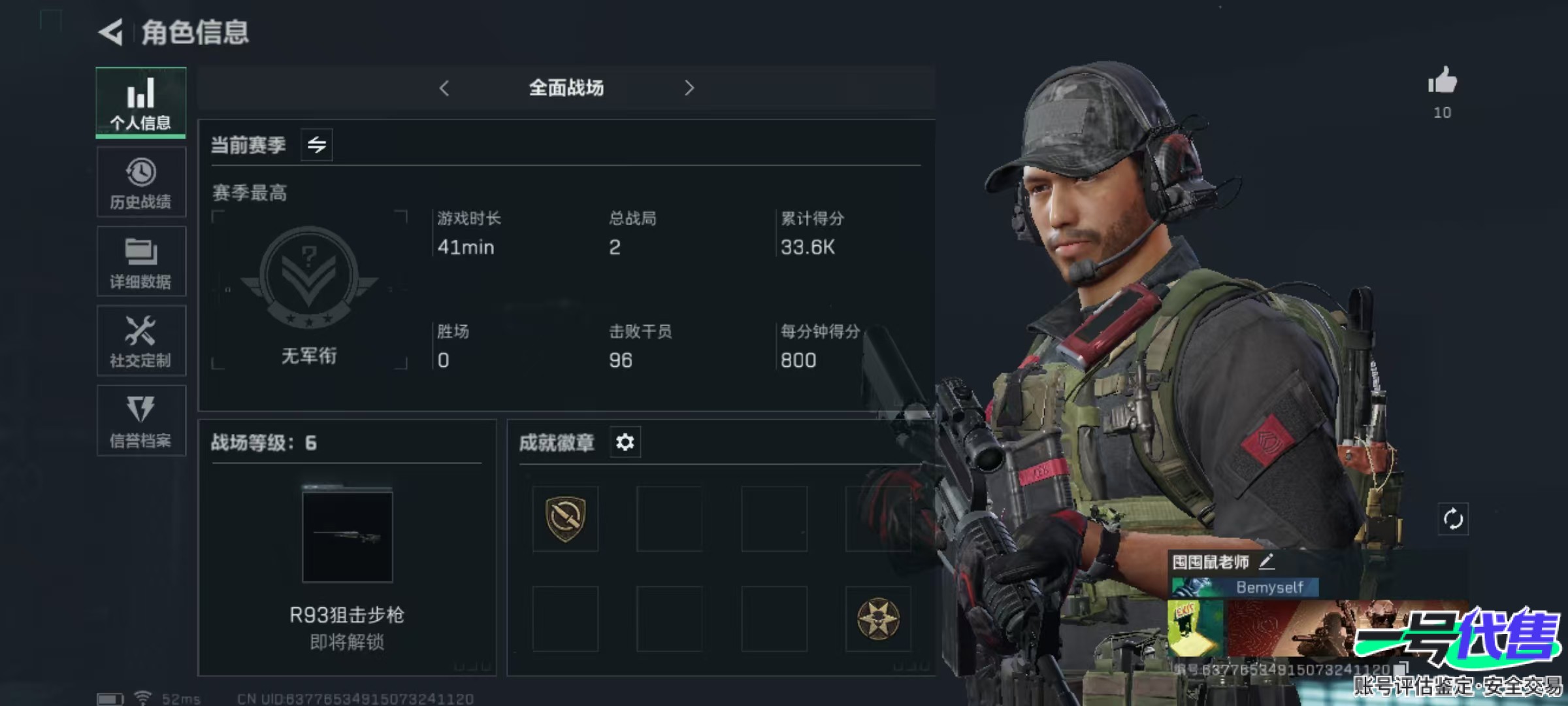This screenshot has height=706, width=1568.
Task: Select the R93狙击步枪 unlock thumbnail
Action: pos(347,537)
